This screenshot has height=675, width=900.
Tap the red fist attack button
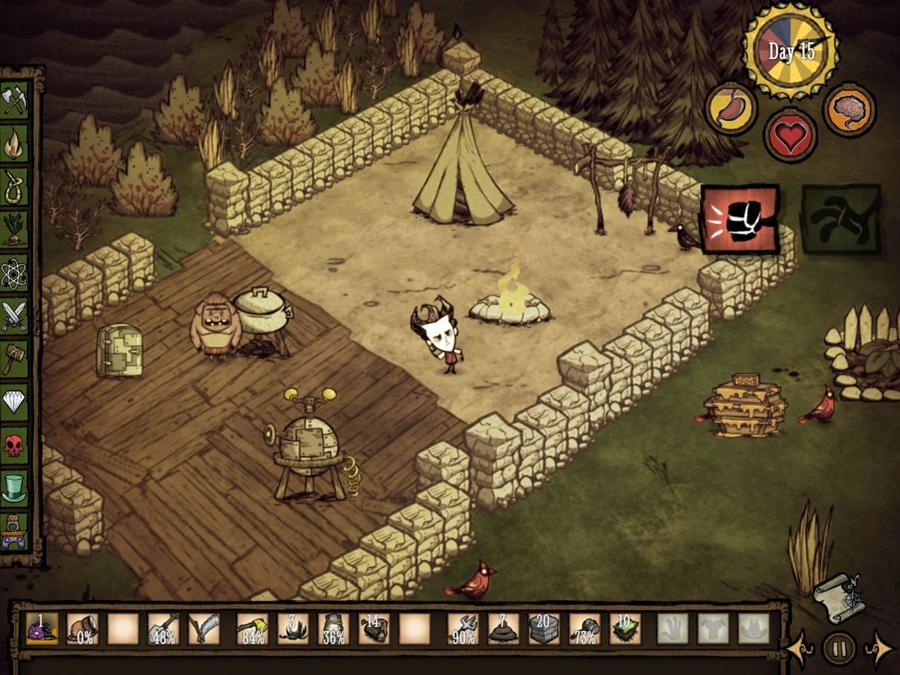739,219
